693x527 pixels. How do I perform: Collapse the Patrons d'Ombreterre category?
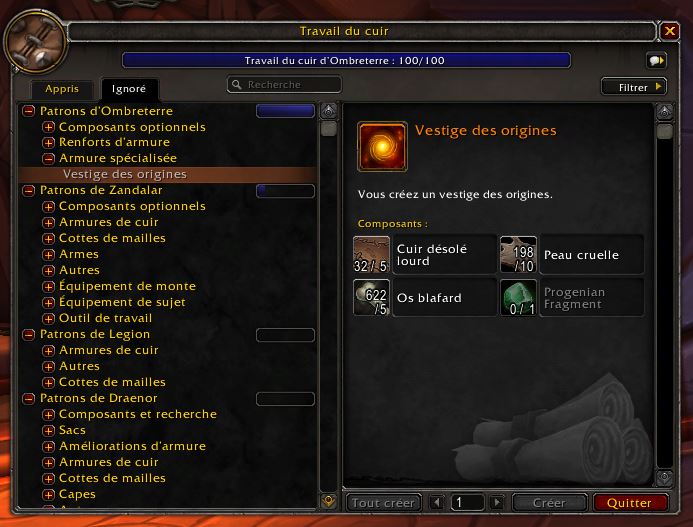point(29,111)
